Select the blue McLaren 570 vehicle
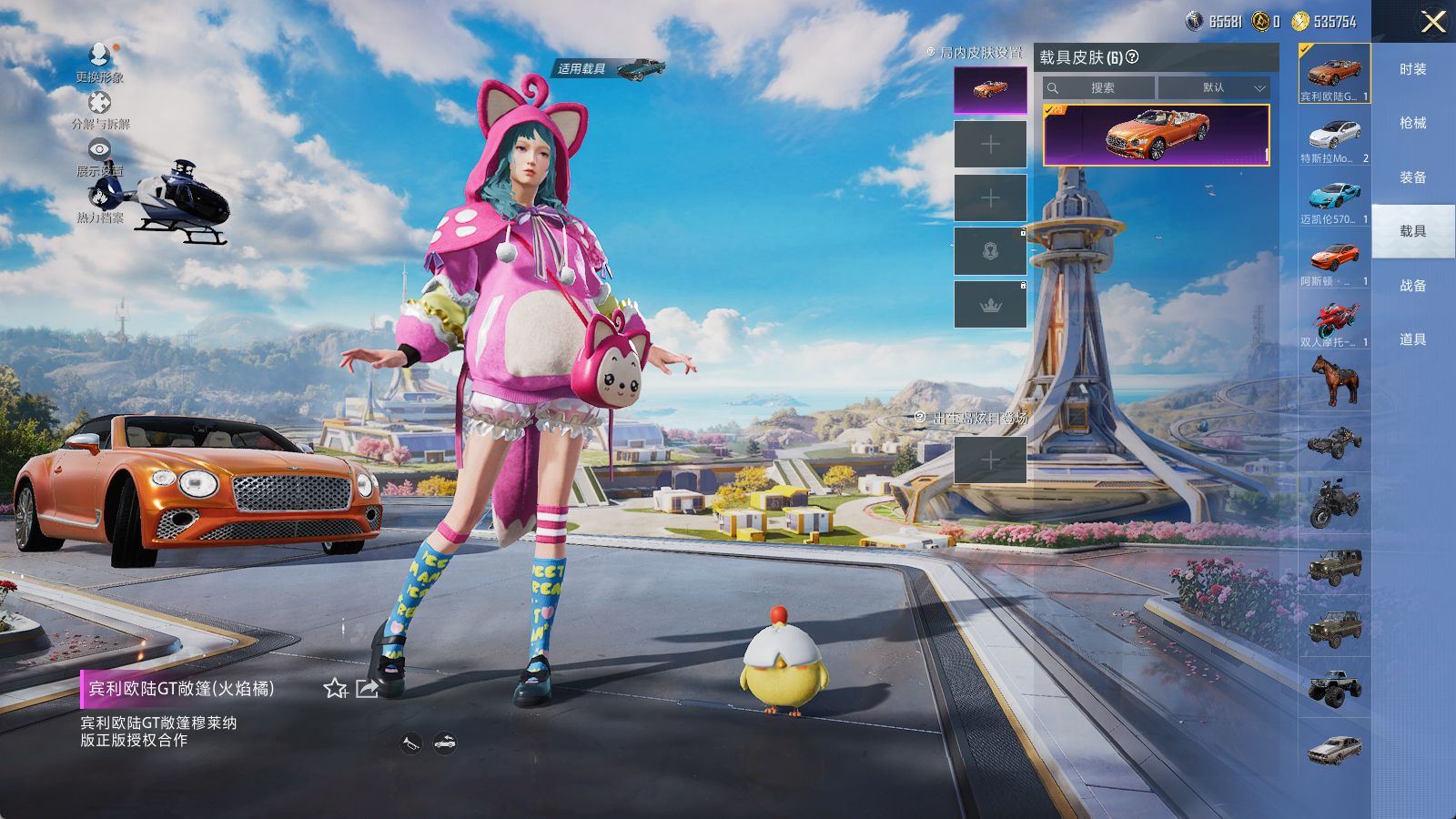 1334,200
